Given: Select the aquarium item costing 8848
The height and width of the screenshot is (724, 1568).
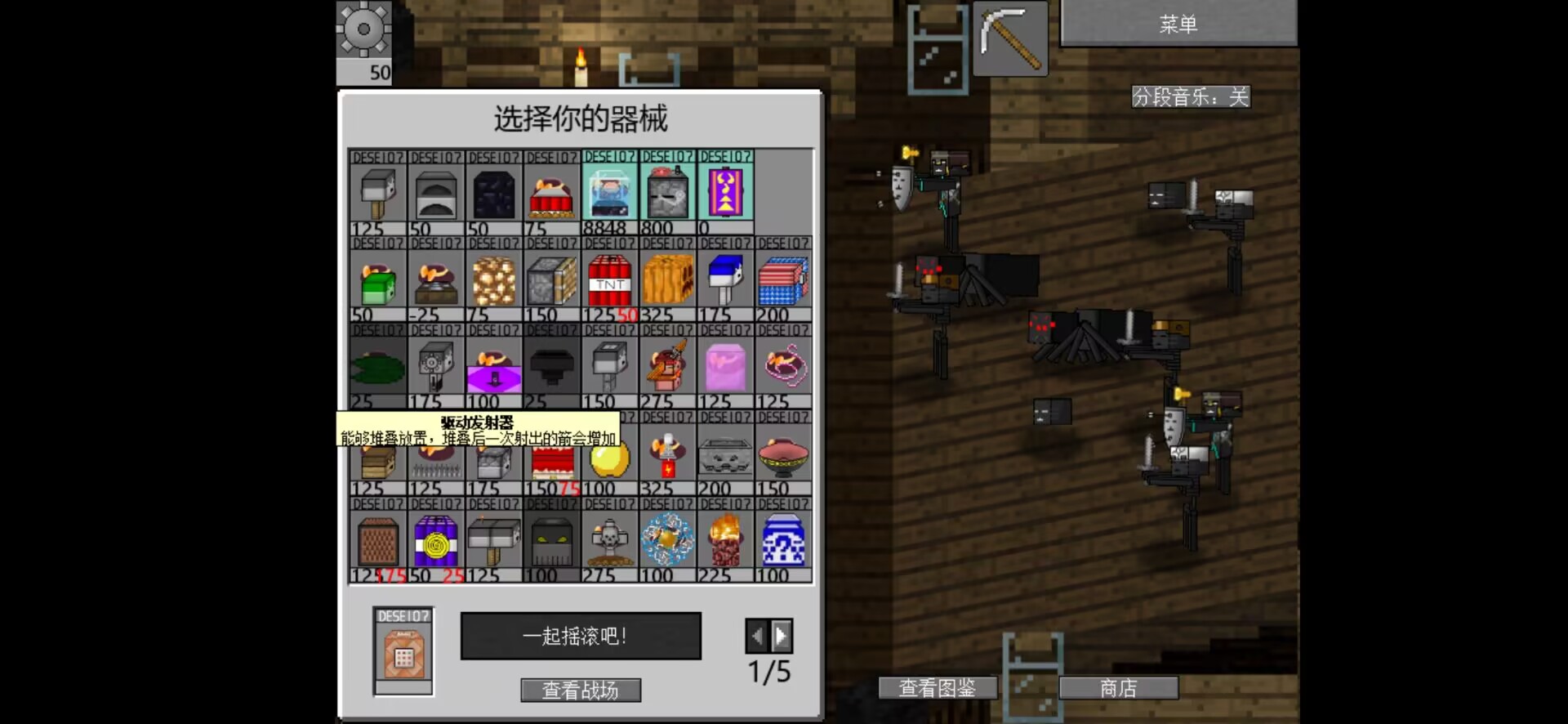Looking at the screenshot, I should (609, 192).
